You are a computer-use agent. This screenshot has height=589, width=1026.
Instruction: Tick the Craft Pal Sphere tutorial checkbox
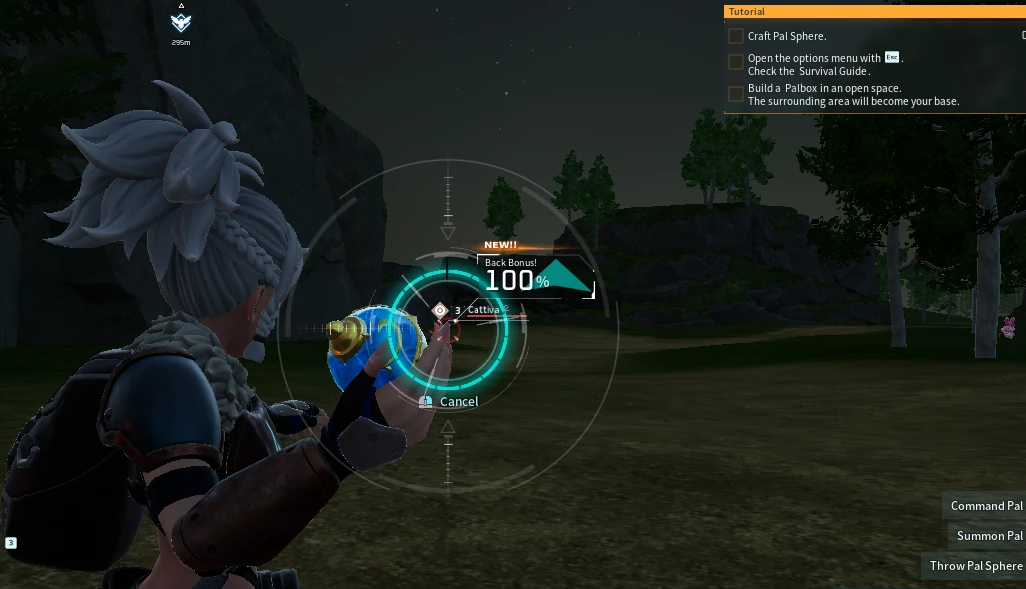[736, 36]
